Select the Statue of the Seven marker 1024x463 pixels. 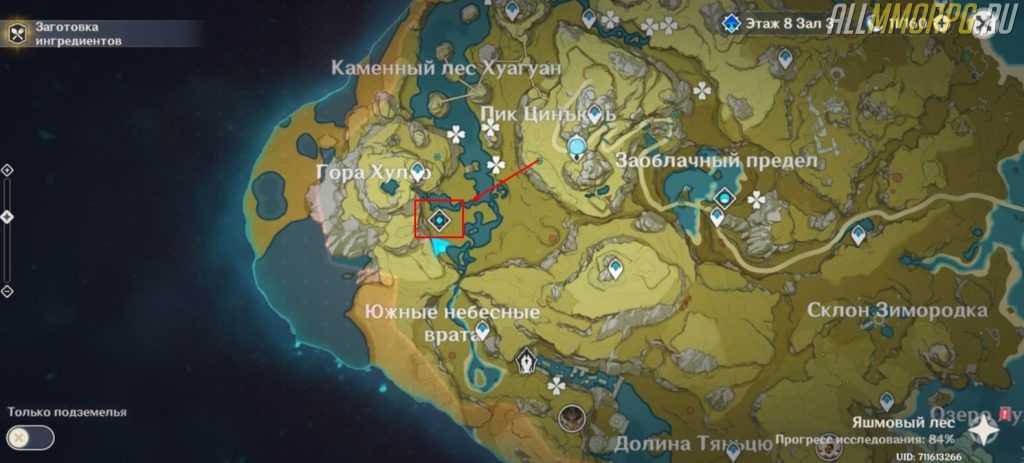[577, 149]
